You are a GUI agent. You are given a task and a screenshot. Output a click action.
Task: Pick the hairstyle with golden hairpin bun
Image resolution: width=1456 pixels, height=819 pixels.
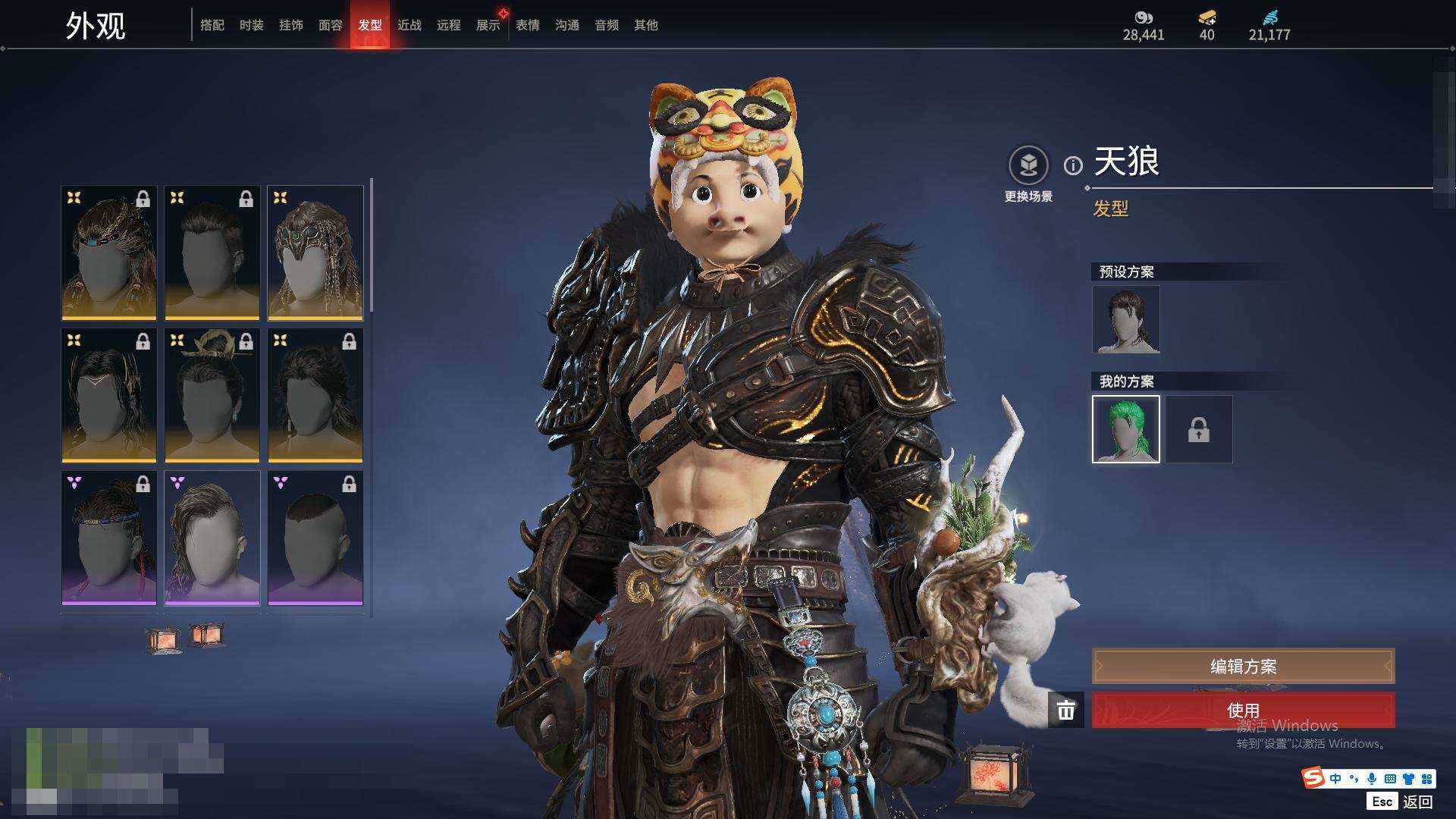tap(212, 395)
